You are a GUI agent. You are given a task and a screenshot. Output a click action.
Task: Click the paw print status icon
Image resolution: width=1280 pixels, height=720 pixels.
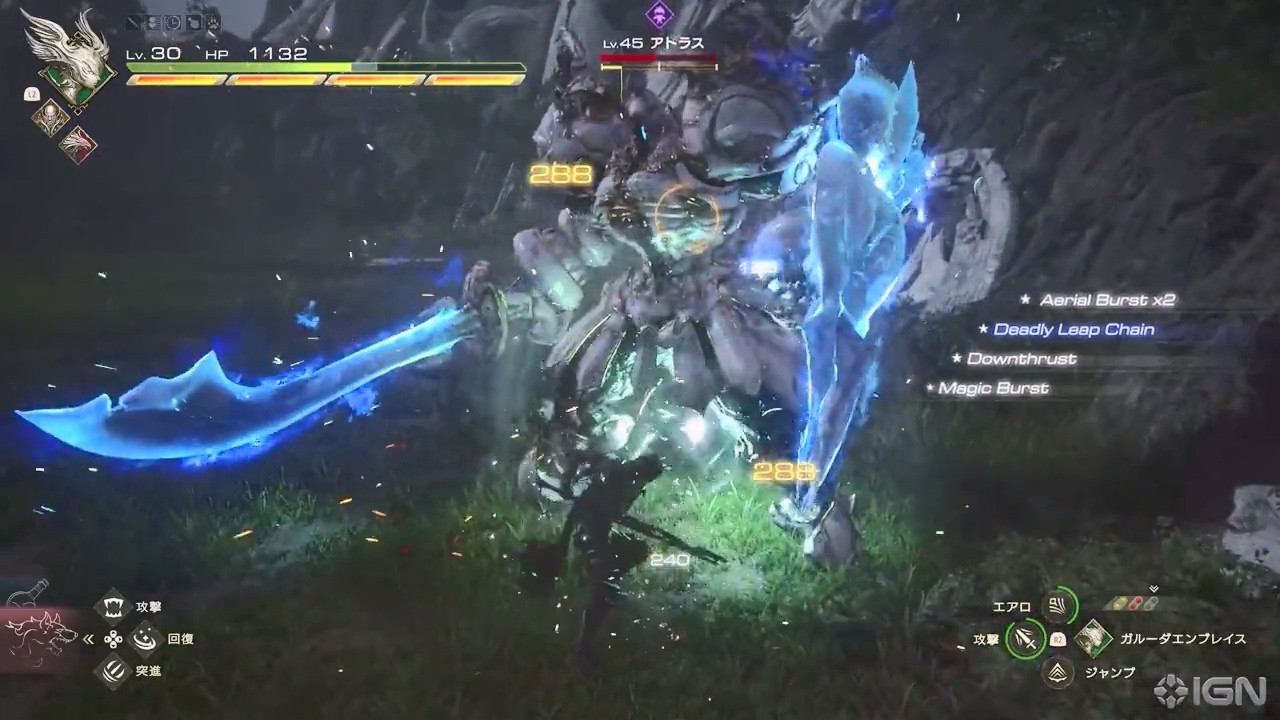pos(212,22)
